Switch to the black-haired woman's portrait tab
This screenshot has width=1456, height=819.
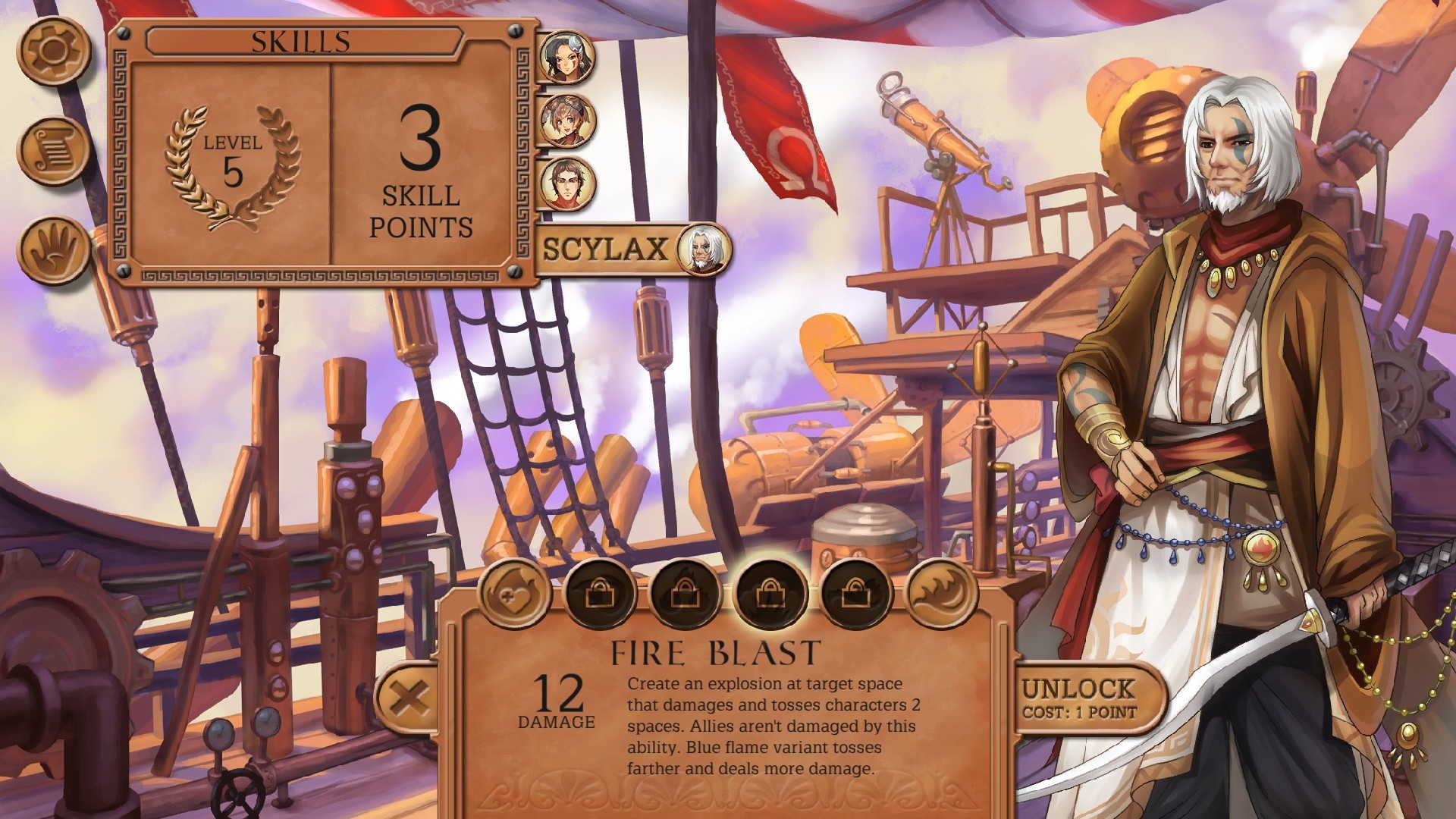click(x=566, y=57)
